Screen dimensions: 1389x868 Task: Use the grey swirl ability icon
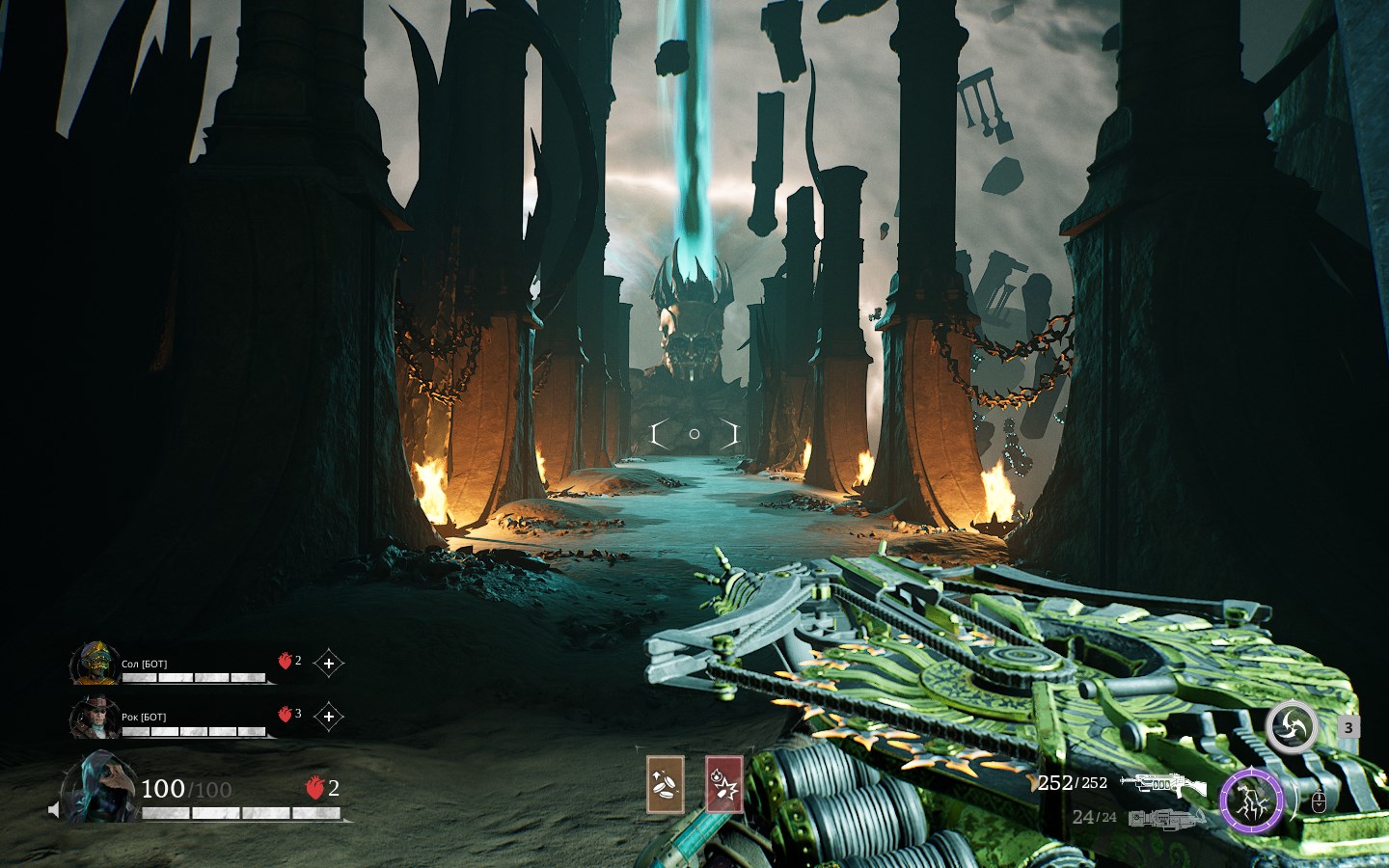coord(1291,728)
